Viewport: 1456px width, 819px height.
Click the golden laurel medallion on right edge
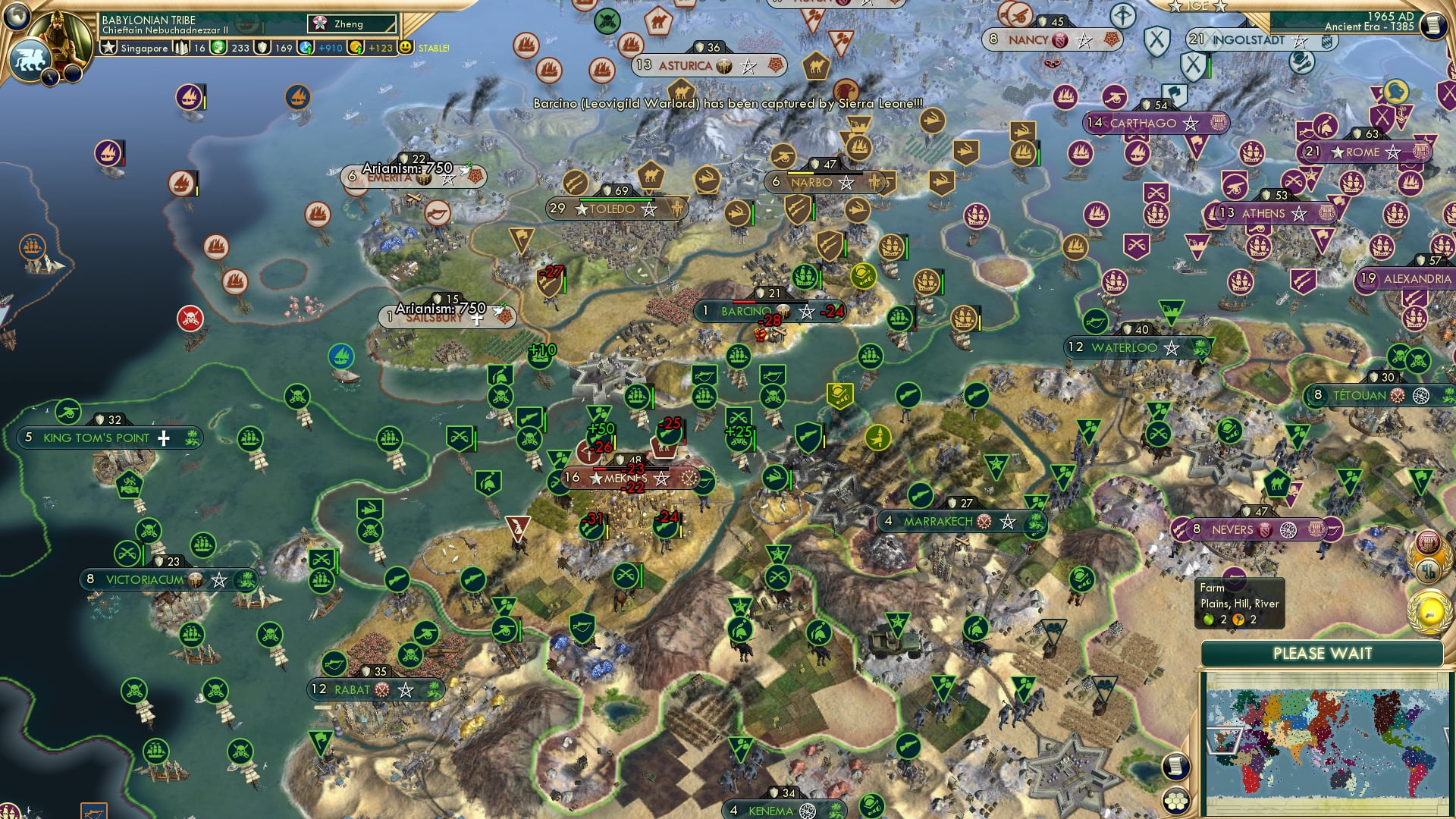tap(1429, 610)
